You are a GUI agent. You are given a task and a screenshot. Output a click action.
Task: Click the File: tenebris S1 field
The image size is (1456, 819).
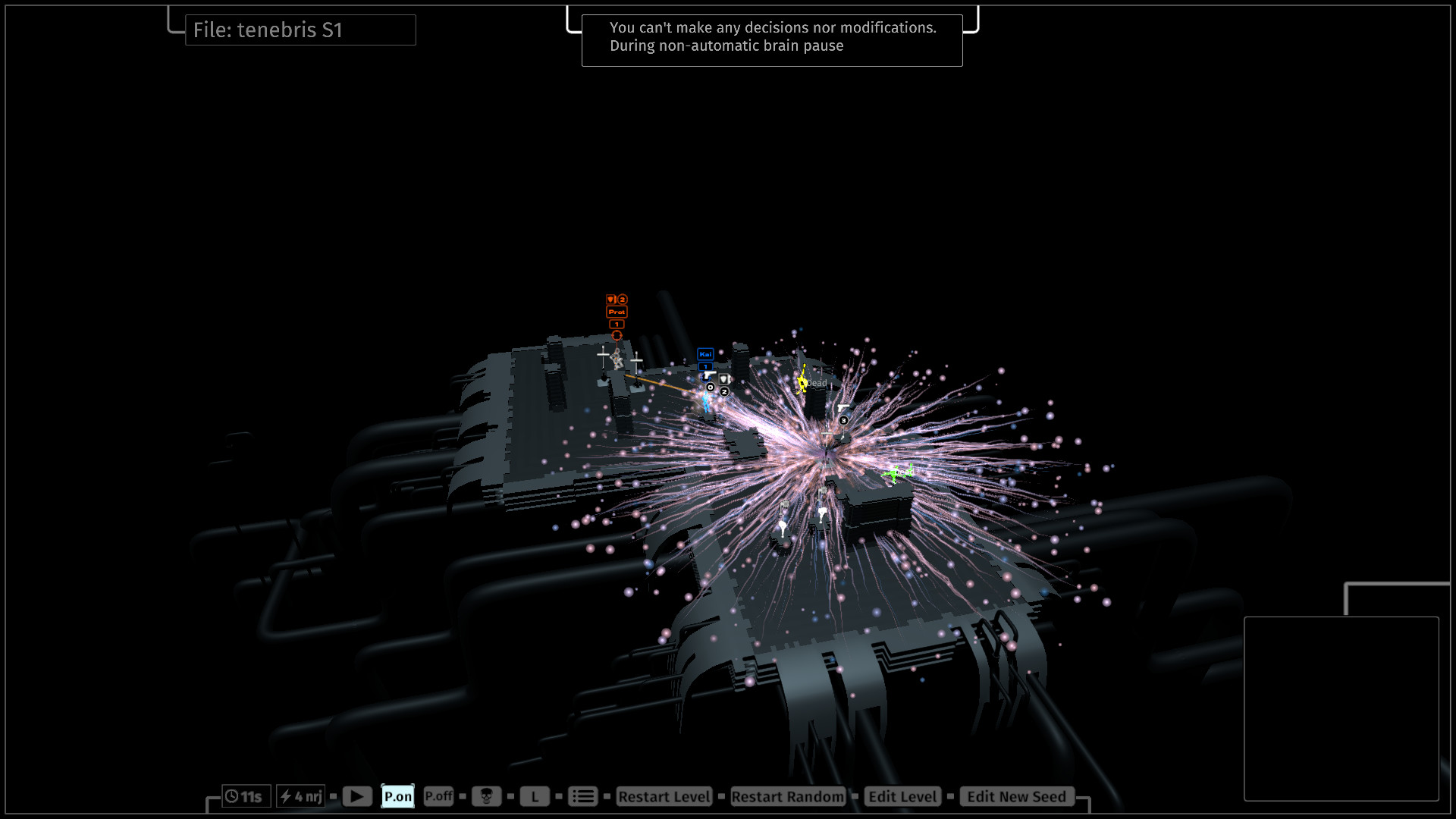pos(300,30)
